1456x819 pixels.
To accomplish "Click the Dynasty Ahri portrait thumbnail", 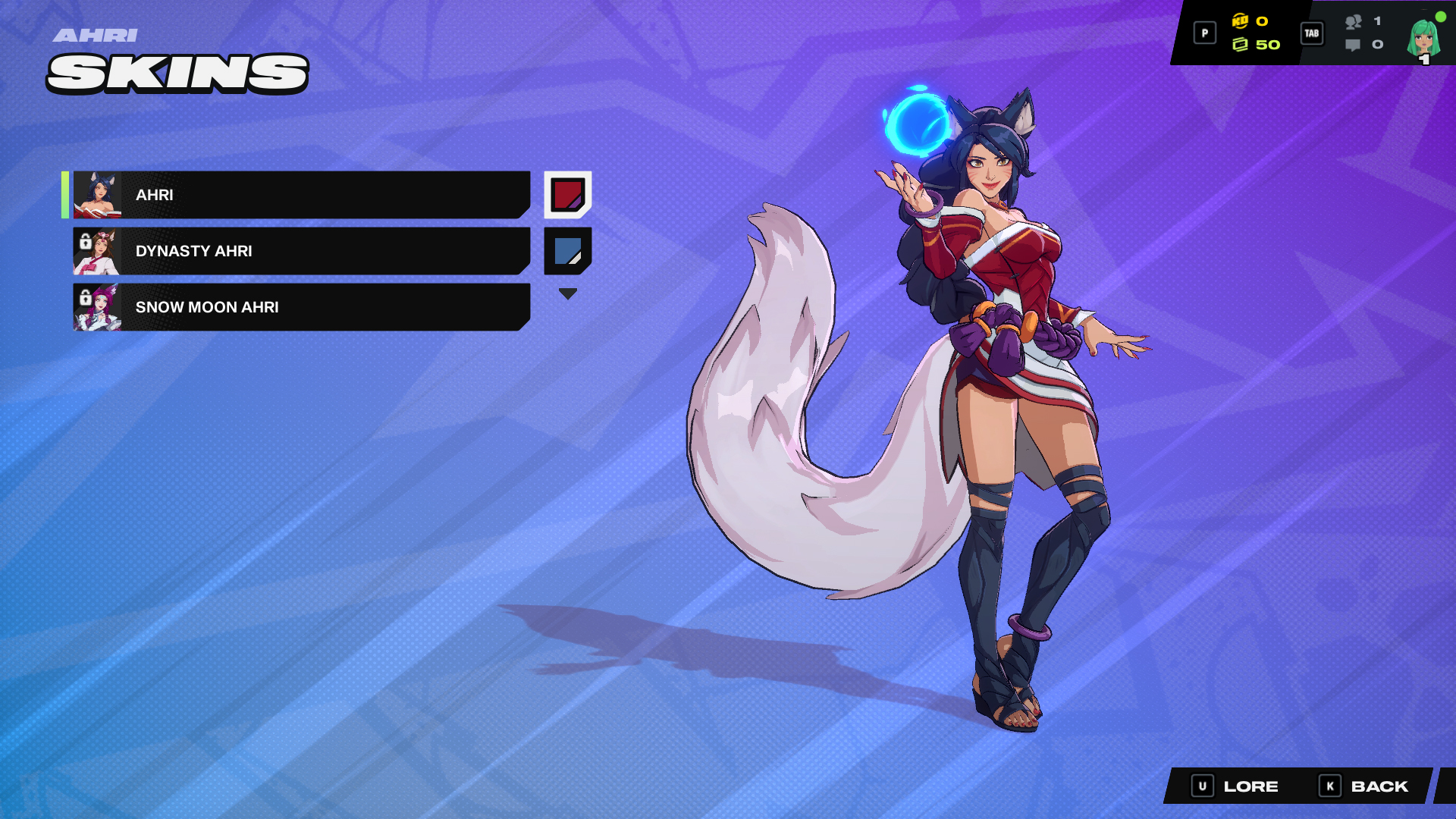I will pos(99,250).
